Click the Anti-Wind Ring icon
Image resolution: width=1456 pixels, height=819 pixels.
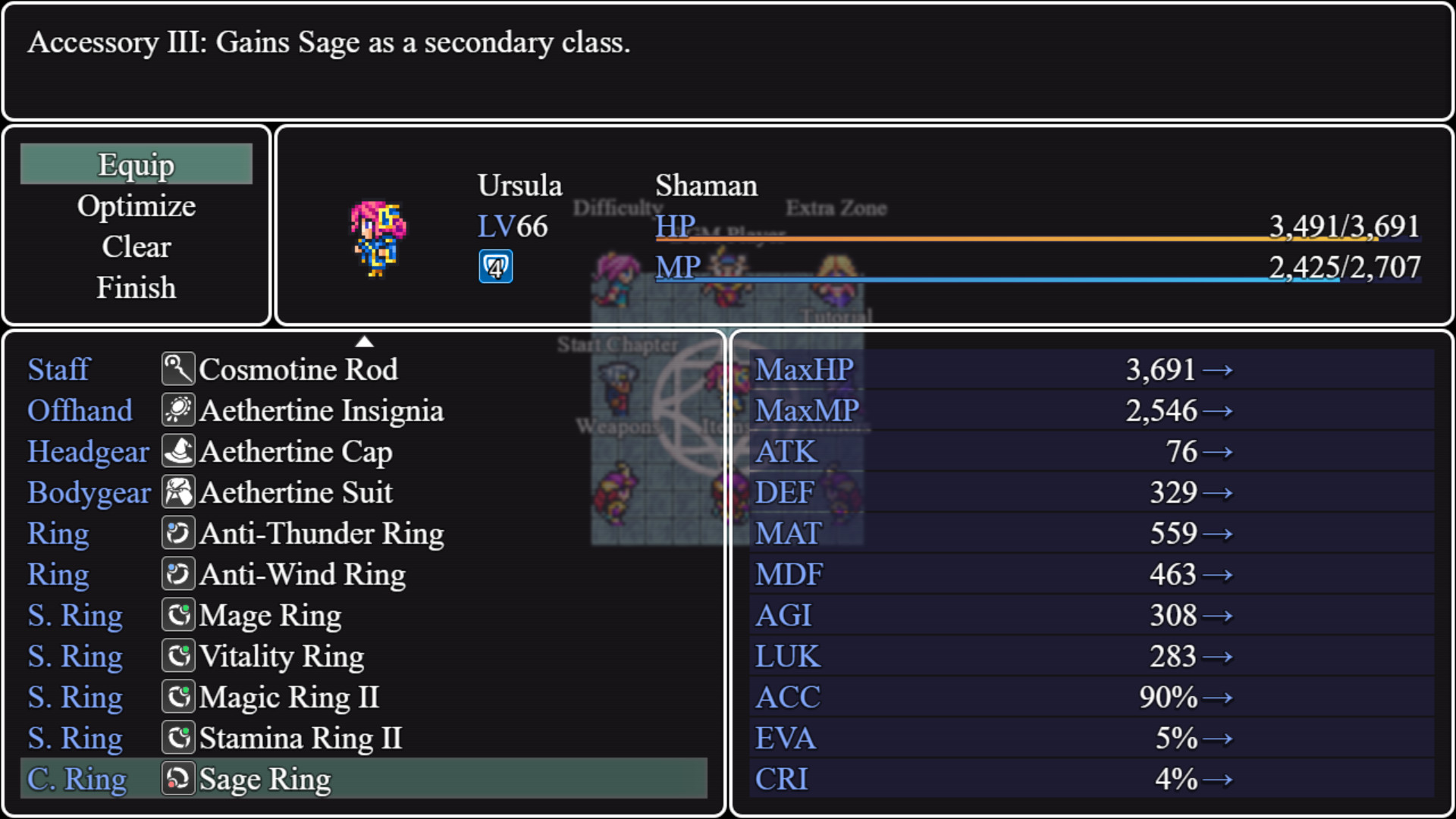[178, 574]
